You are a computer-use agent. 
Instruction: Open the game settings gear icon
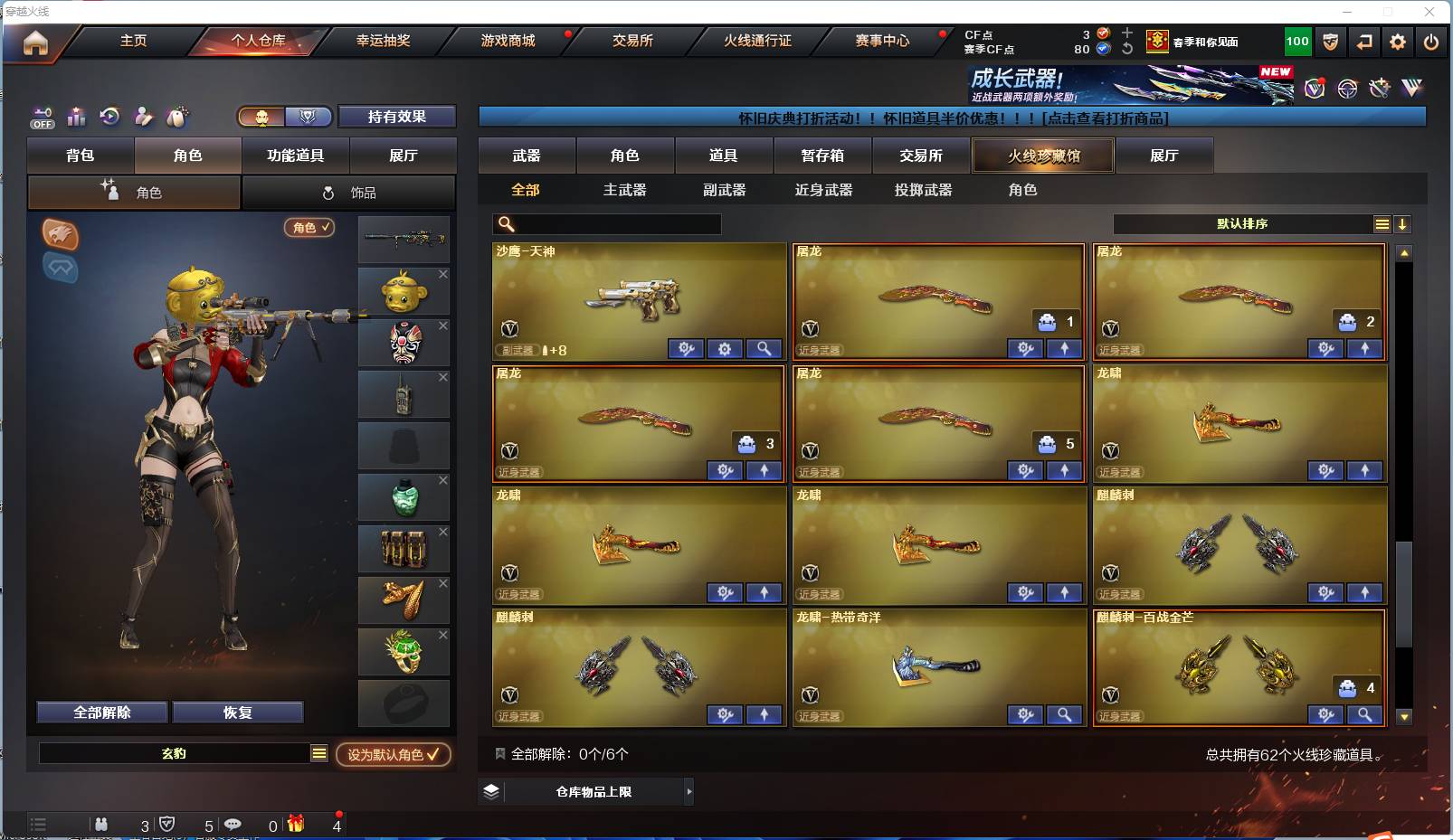pos(1397,42)
